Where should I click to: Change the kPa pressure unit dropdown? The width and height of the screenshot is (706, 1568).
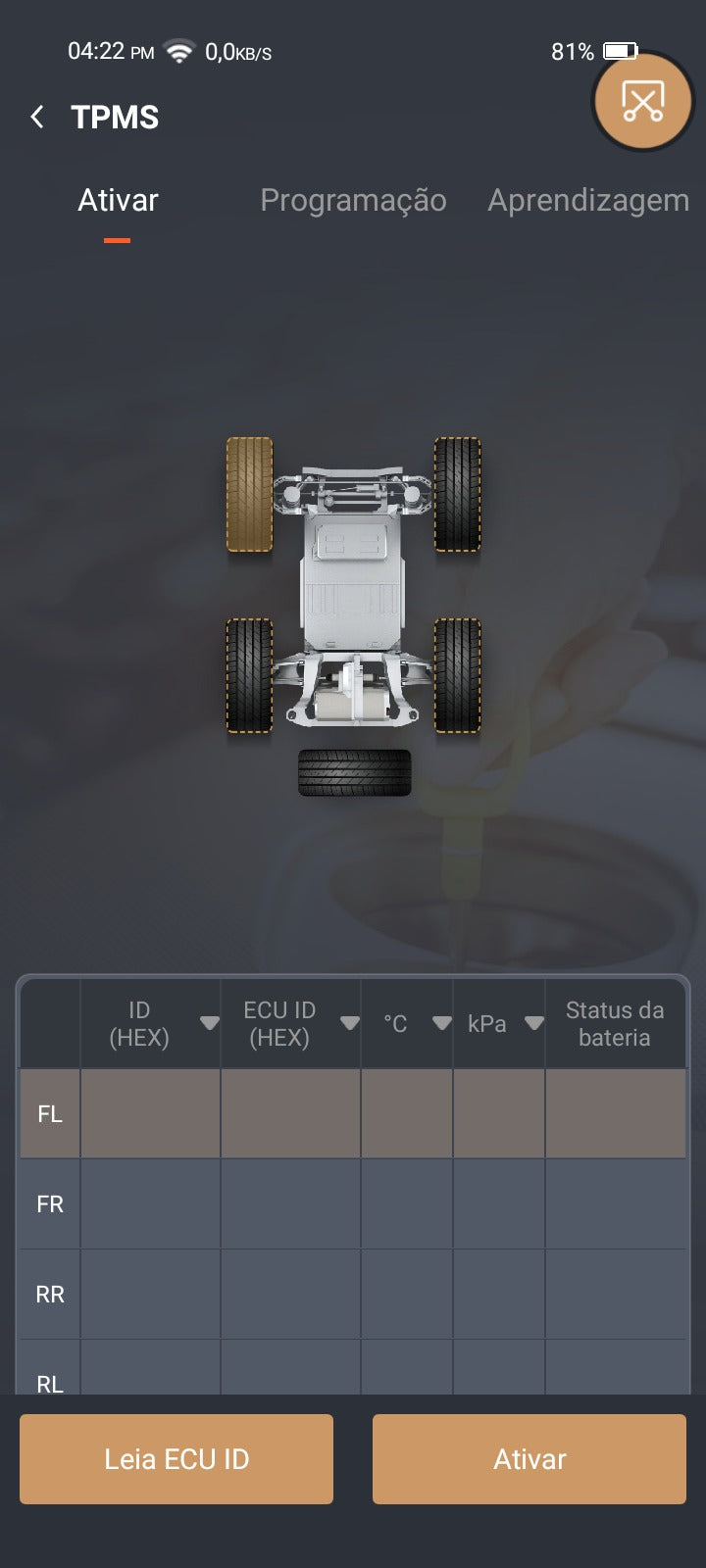533,1023
